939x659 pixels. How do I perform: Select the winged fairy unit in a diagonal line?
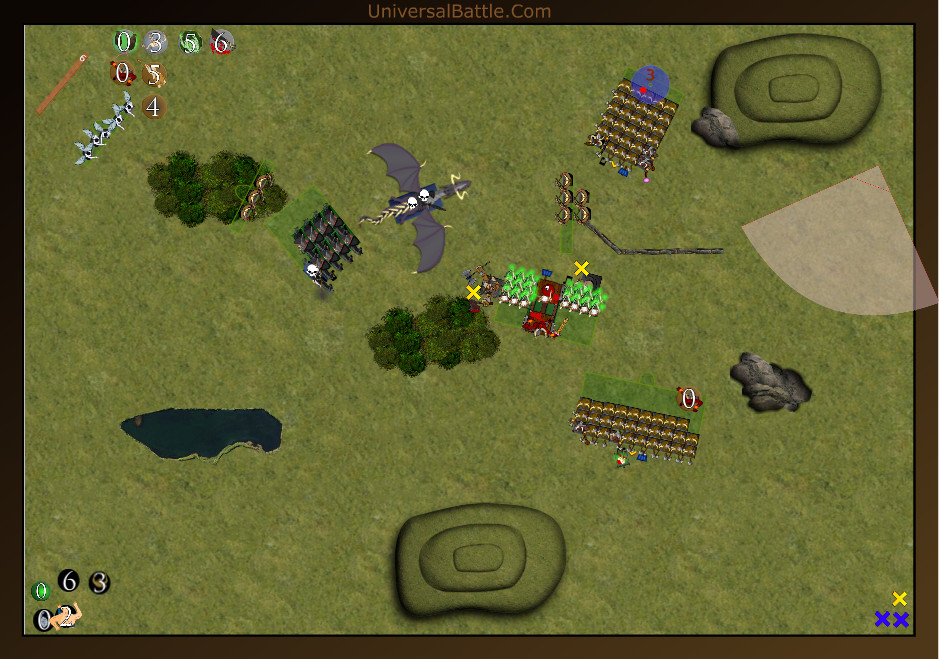[x=105, y=129]
